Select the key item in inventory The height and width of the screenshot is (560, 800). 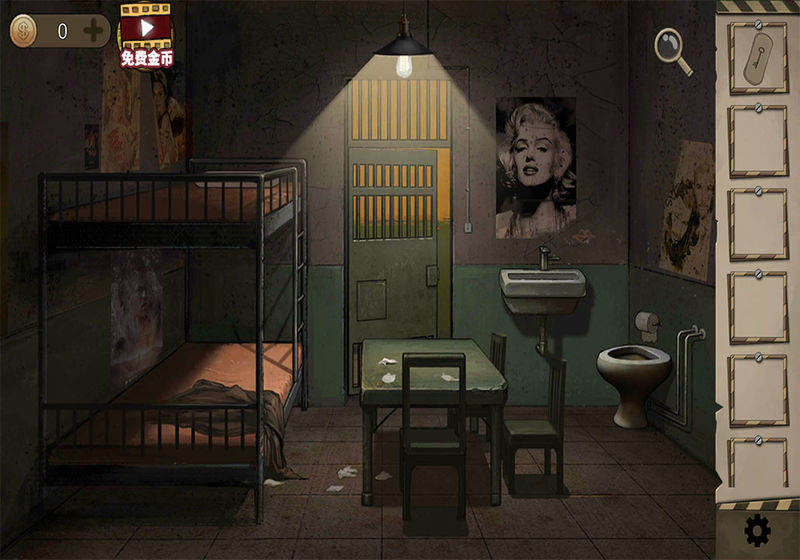757,57
